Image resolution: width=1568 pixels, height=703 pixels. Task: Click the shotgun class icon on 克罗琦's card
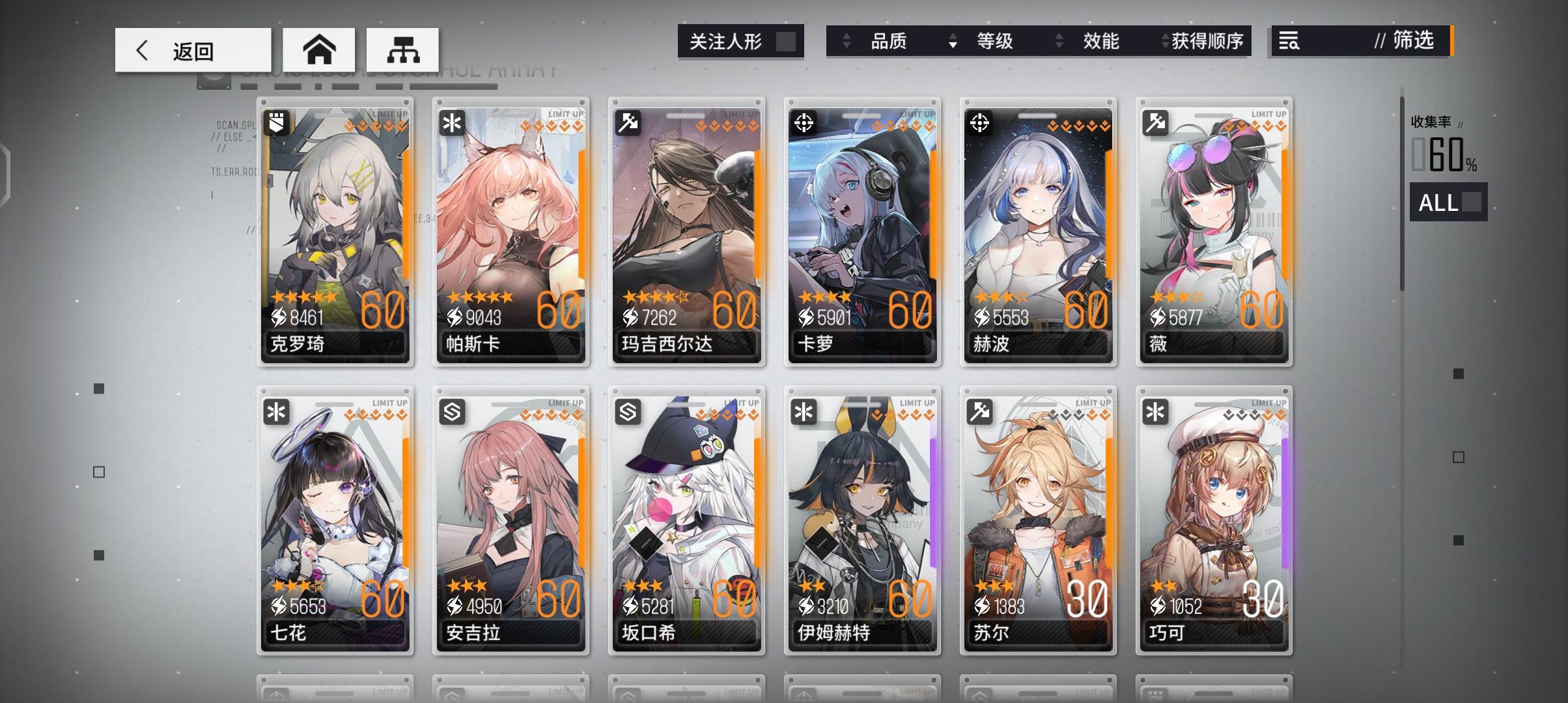(277, 122)
